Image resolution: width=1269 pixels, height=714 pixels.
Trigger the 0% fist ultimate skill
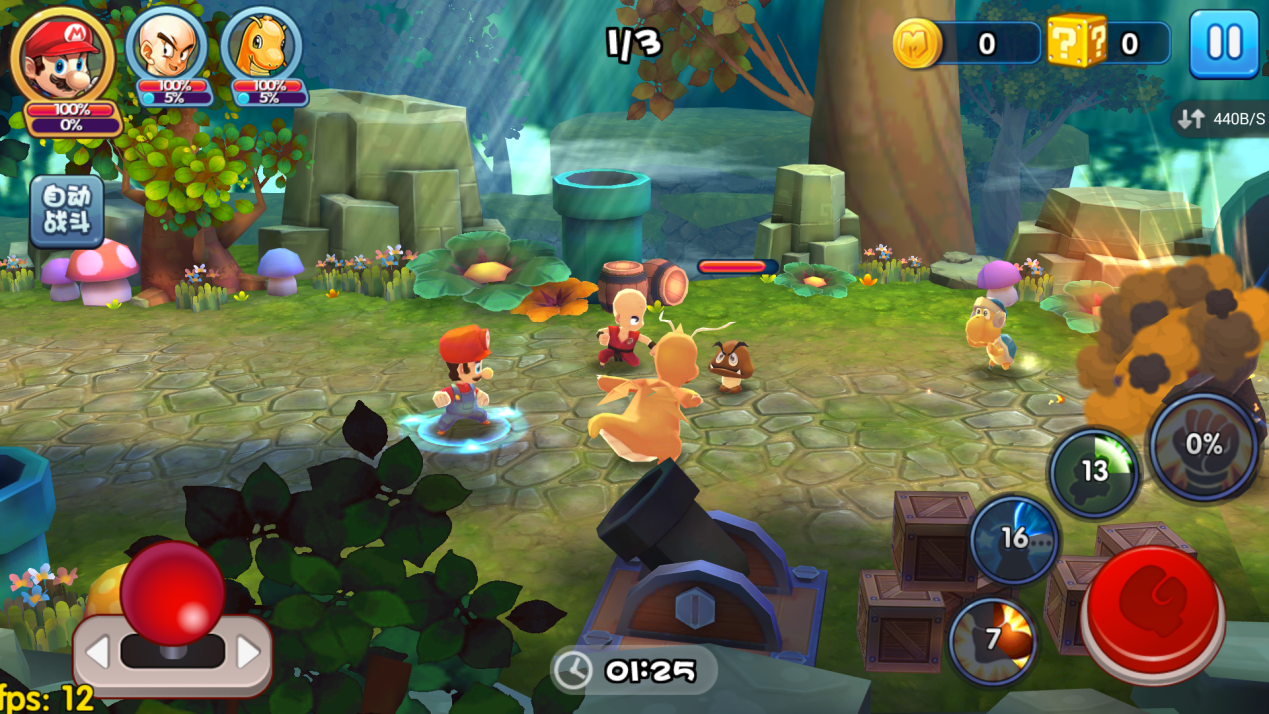click(1203, 446)
